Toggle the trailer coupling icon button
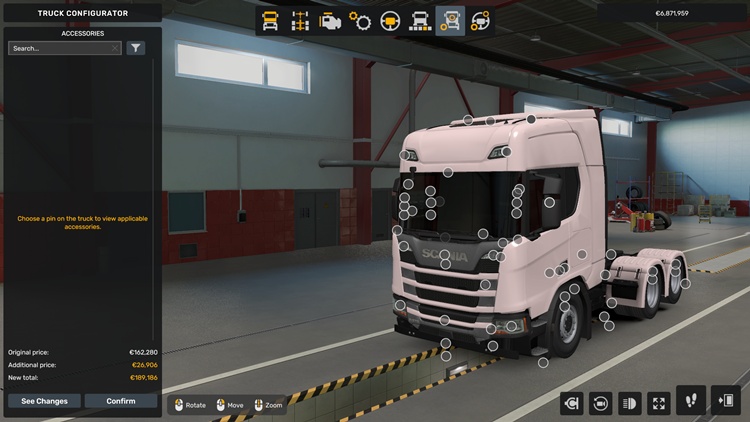The height and width of the screenshot is (422, 750). click(572, 403)
